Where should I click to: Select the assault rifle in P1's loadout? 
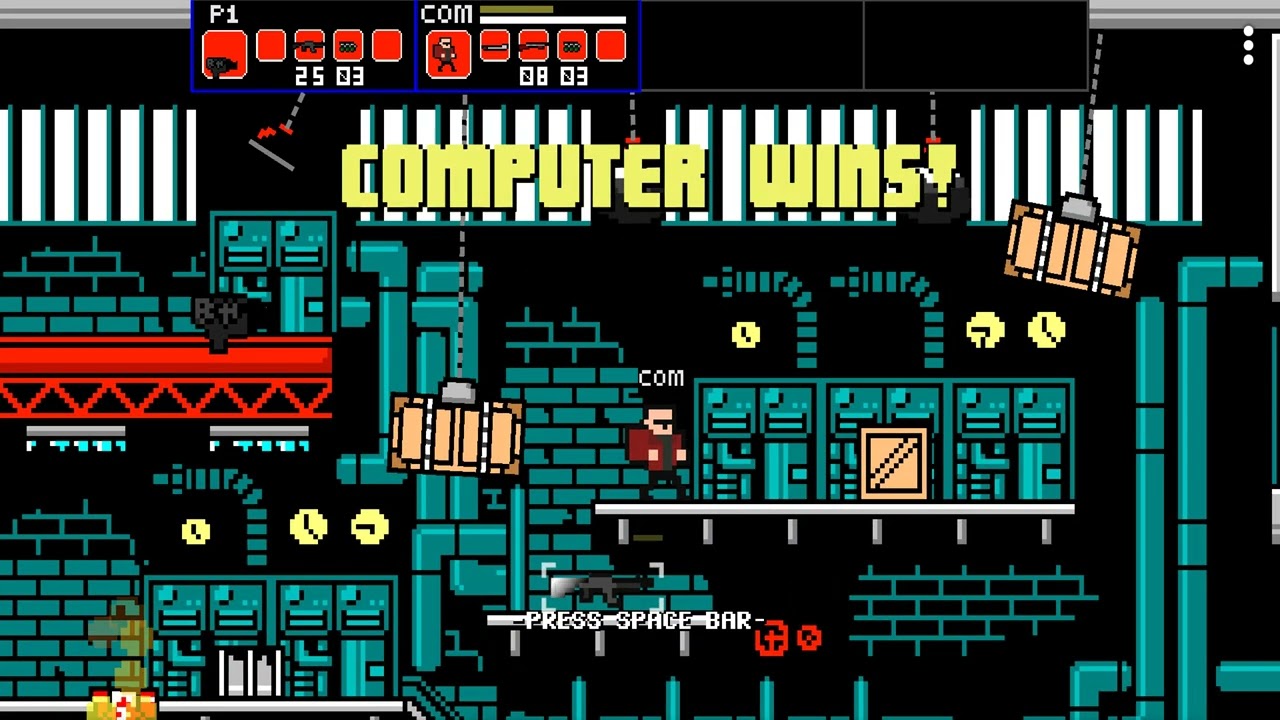[x=309, y=46]
